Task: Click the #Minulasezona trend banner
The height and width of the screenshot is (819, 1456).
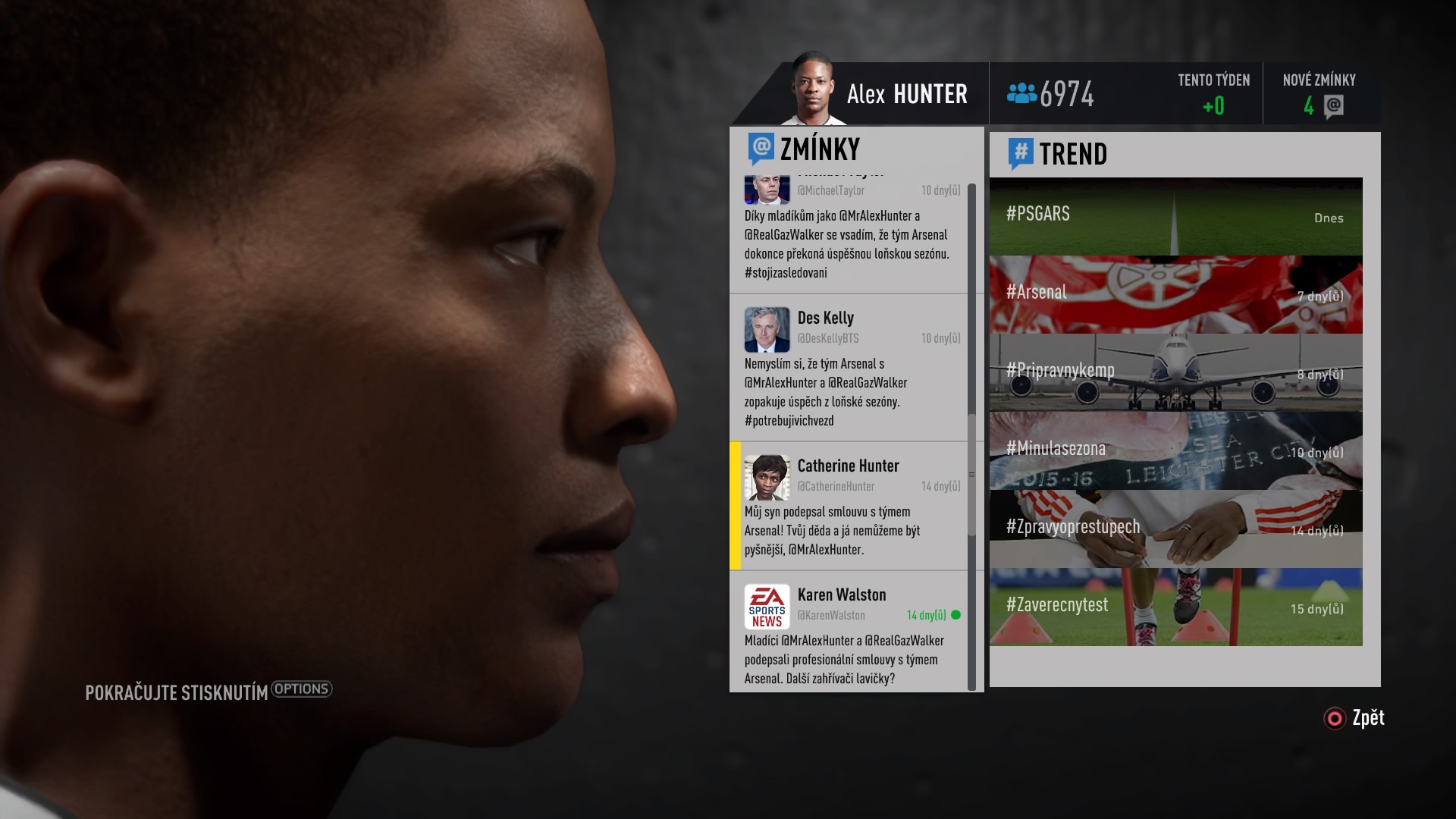Action: point(1175,450)
